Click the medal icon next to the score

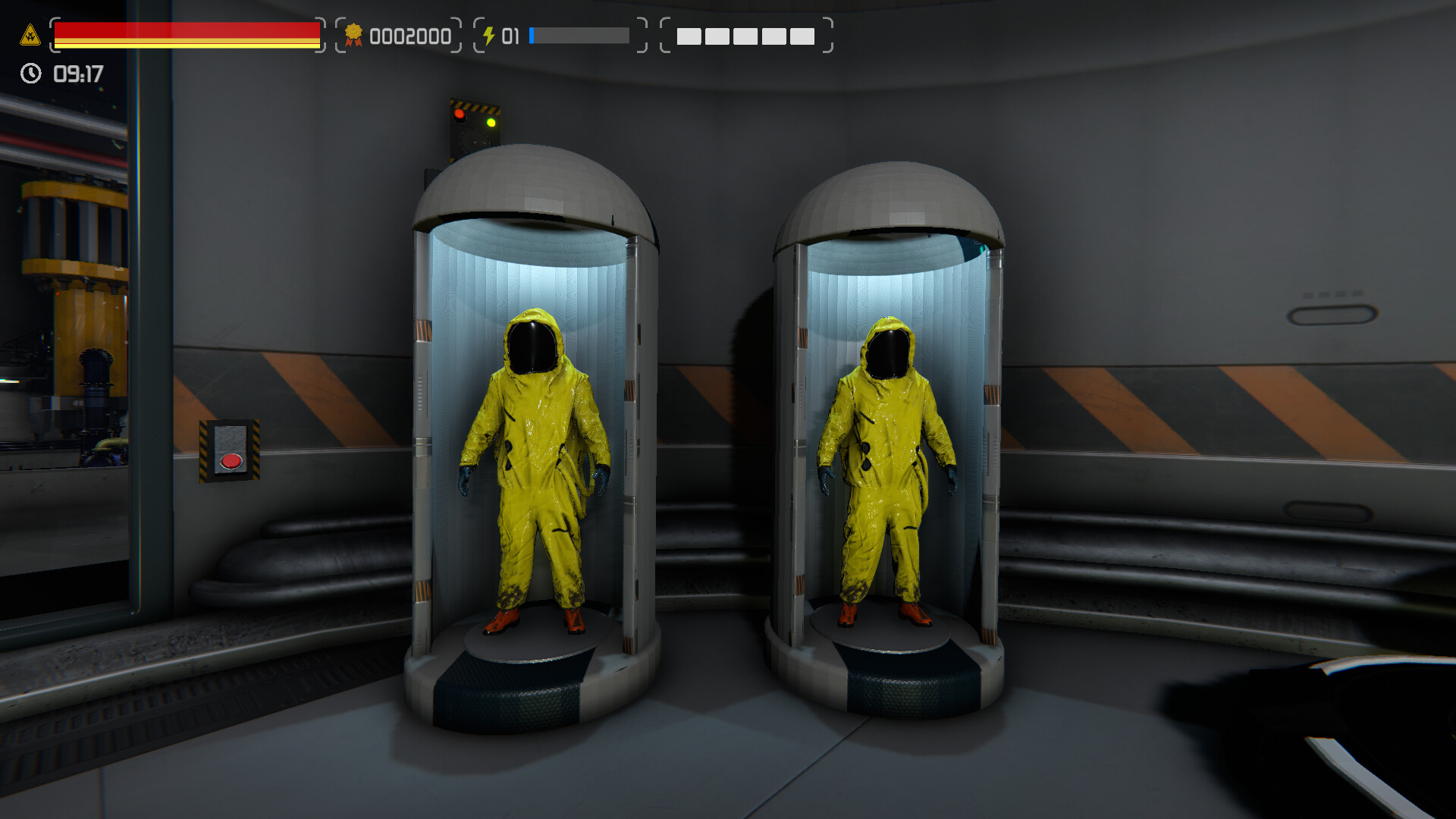pyautogui.click(x=353, y=34)
